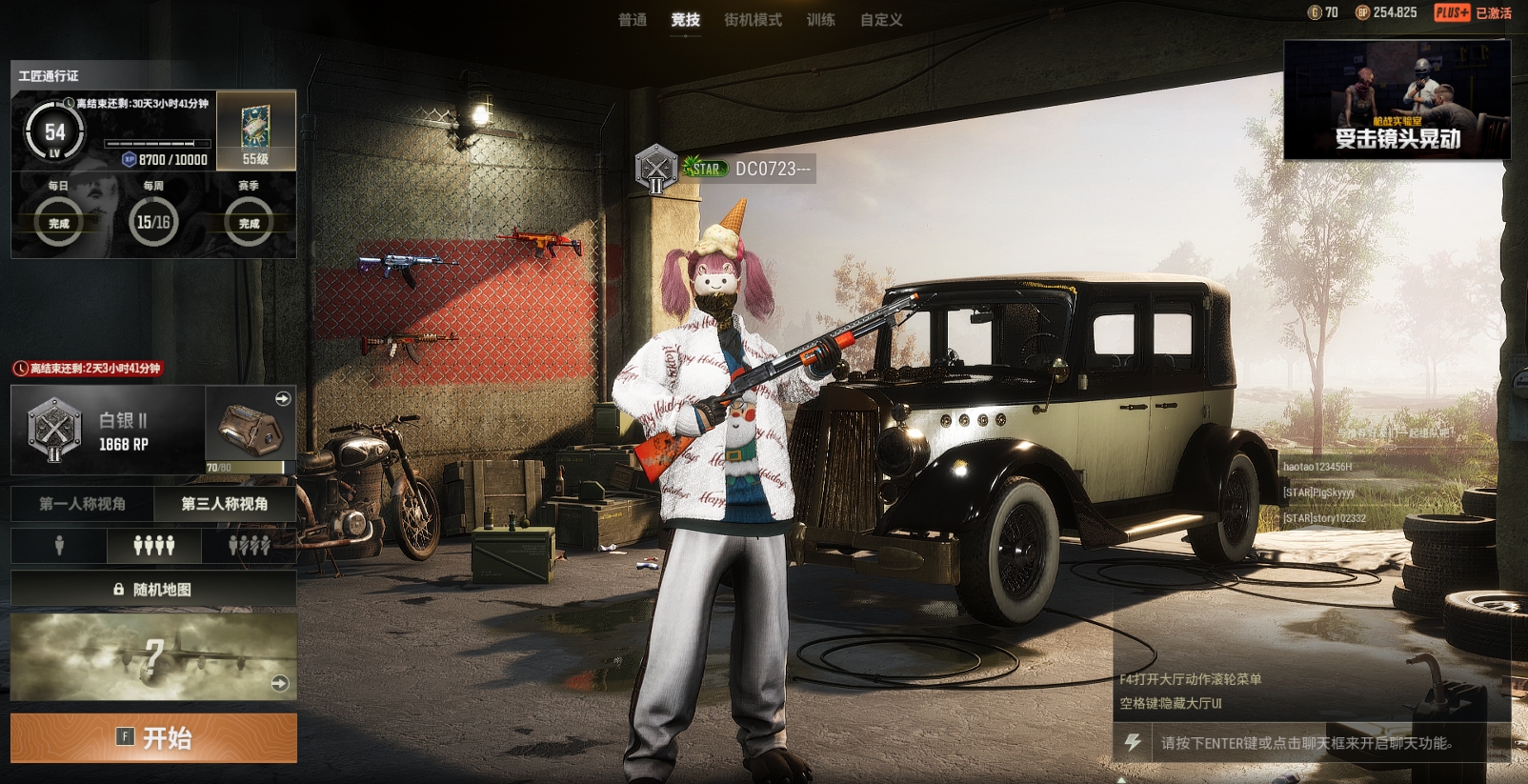The image size is (1528, 784).
Task: View the 55级 pass reward item
Action: point(255,131)
